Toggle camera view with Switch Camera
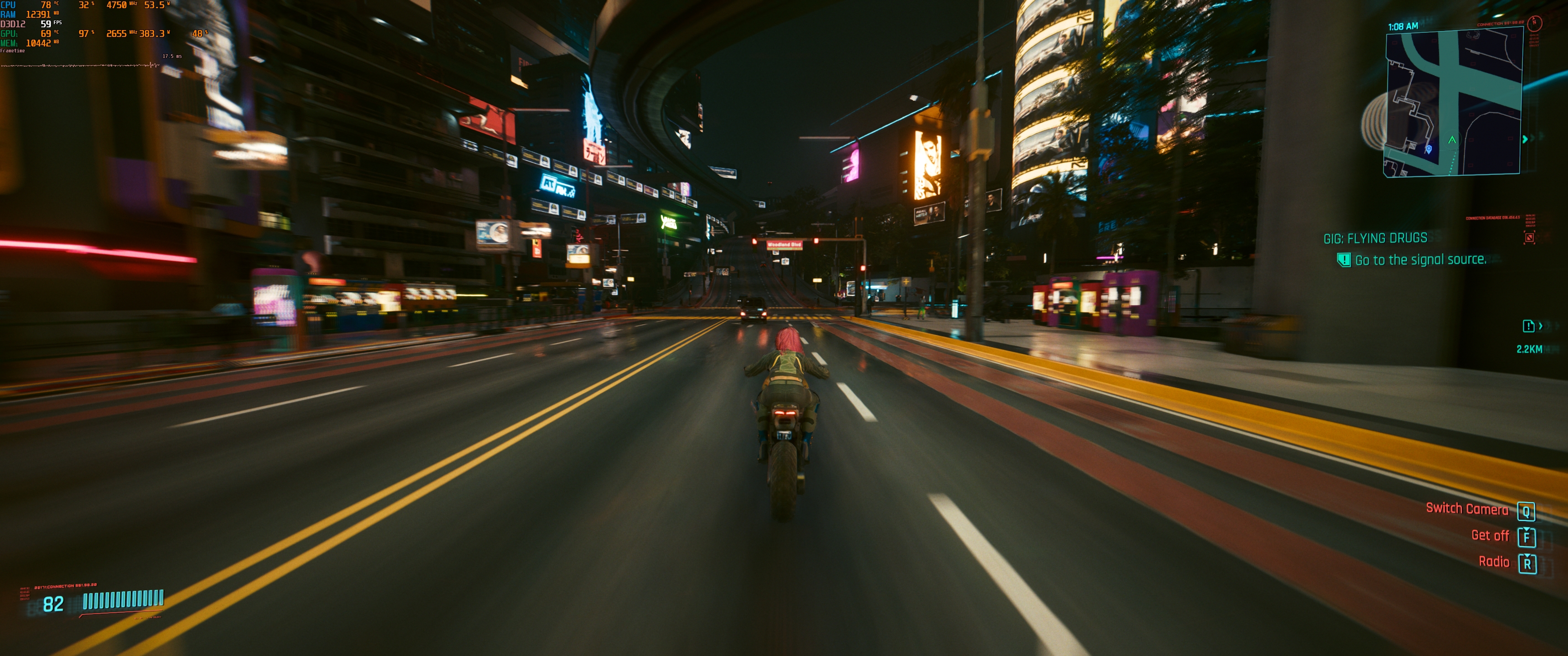Screen dimensions: 1568x656 pos(1467,510)
